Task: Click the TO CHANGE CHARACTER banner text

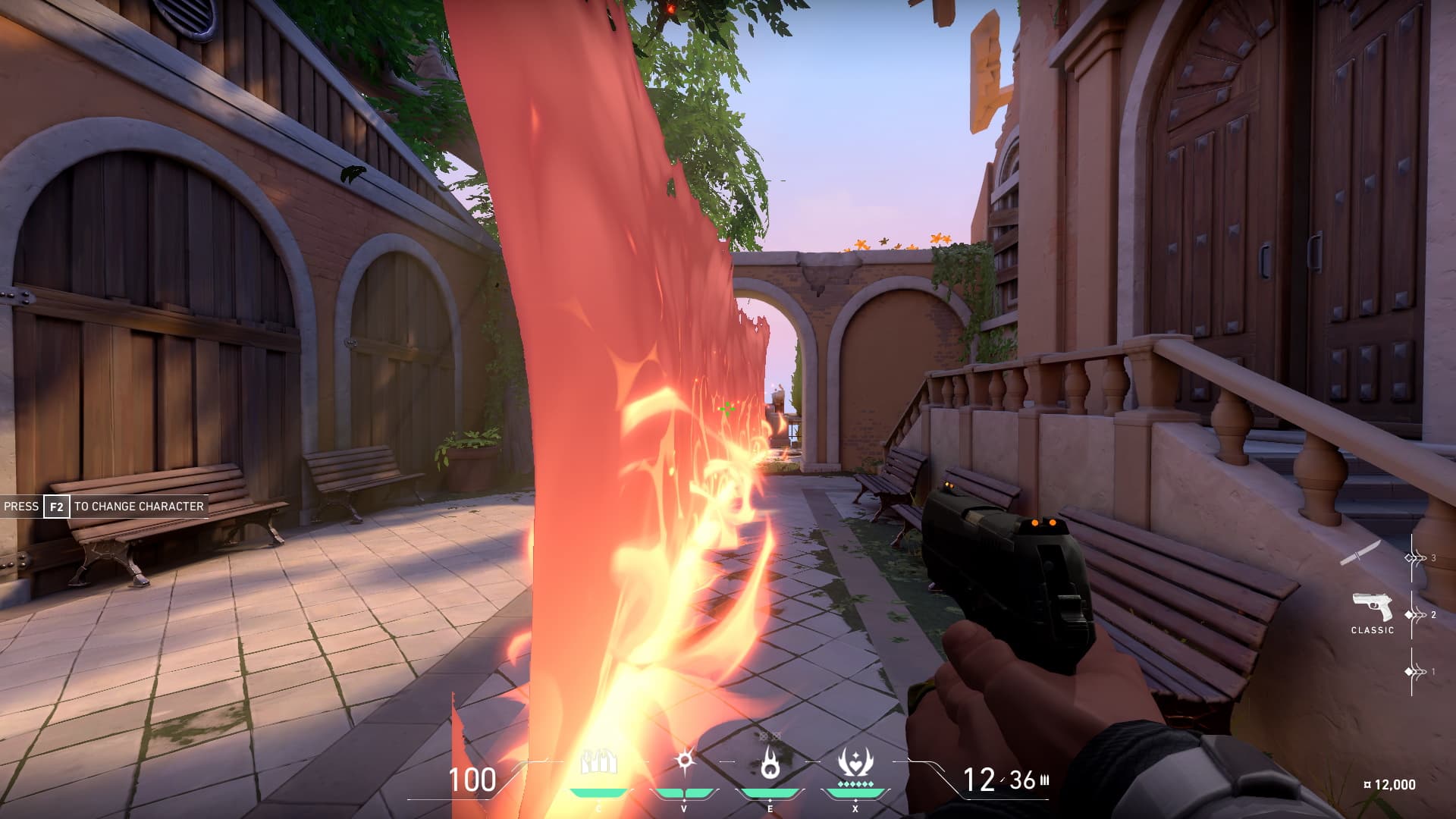Action: [138, 506]
